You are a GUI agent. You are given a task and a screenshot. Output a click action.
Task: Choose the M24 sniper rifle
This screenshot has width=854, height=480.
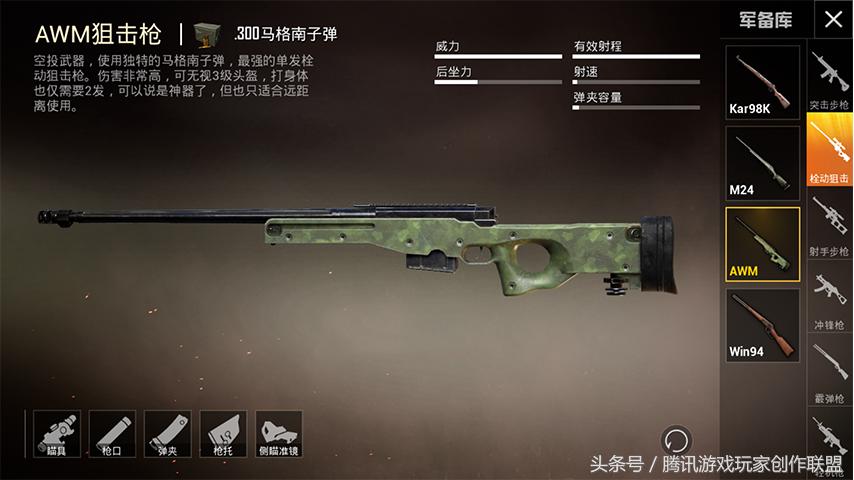[762, 162]
